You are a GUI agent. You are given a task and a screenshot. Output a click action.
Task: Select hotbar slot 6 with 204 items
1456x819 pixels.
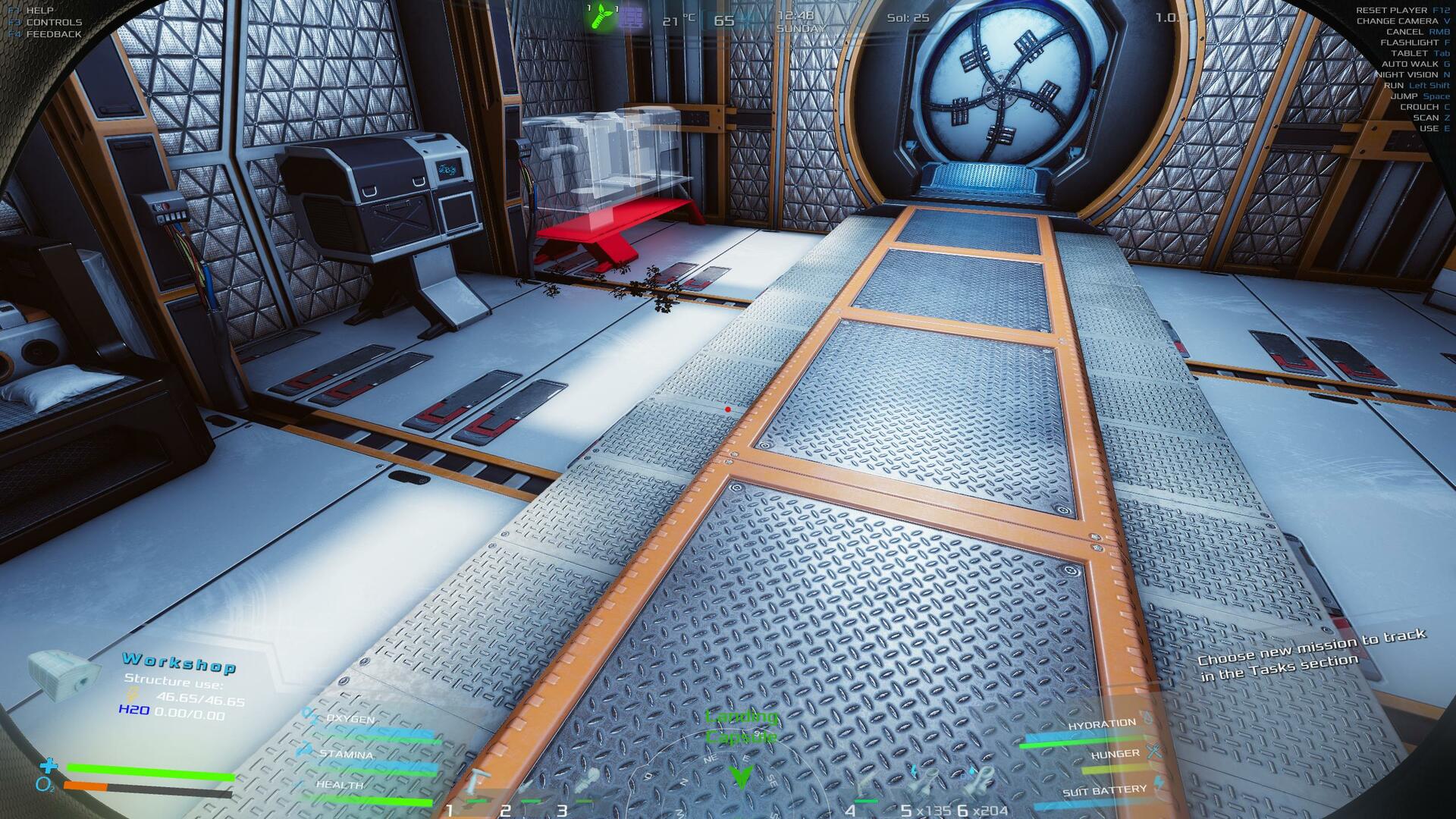[981, 780]
